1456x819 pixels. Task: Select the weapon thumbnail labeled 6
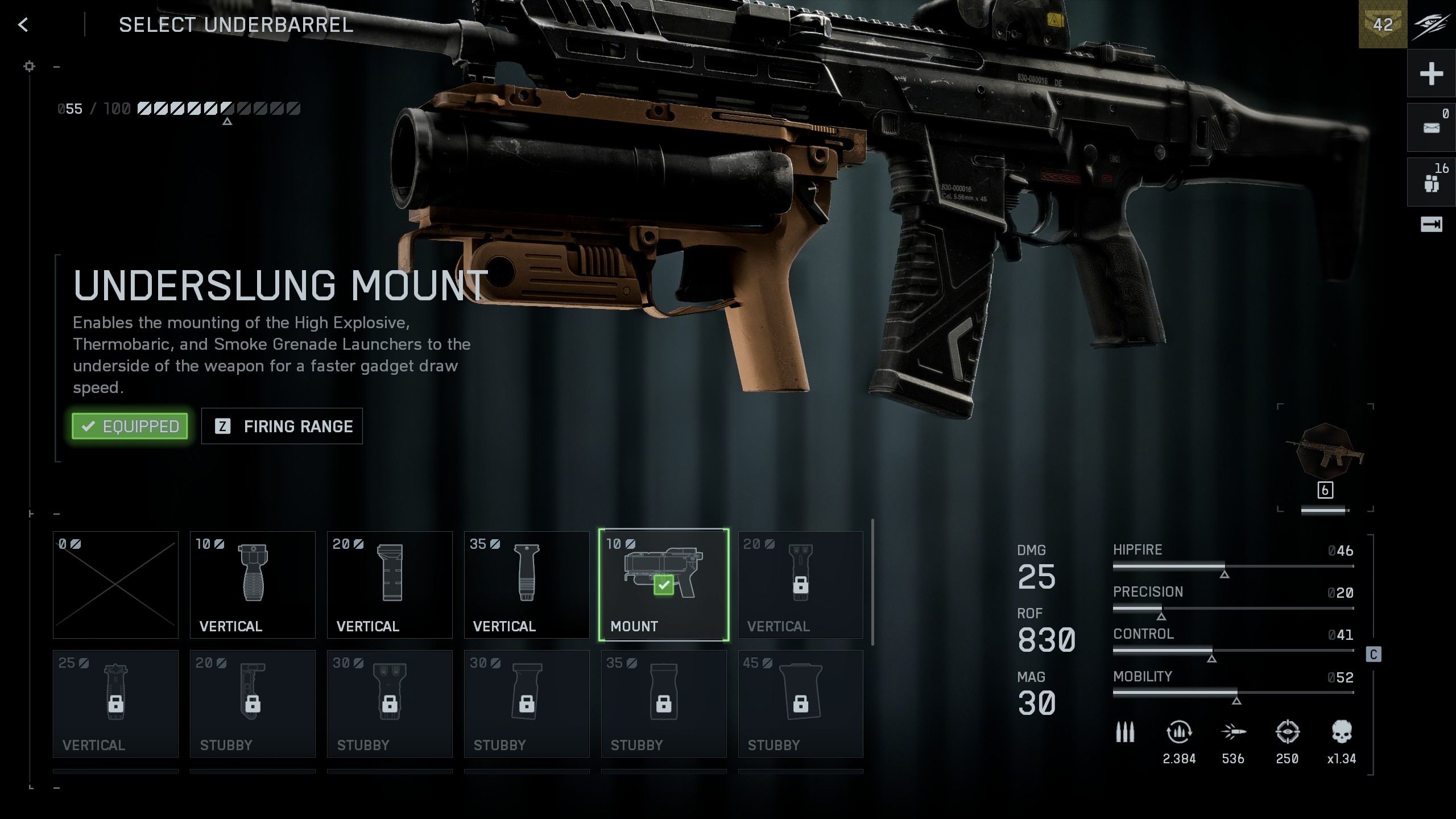pyautogui.click(x=1325, y=455)
